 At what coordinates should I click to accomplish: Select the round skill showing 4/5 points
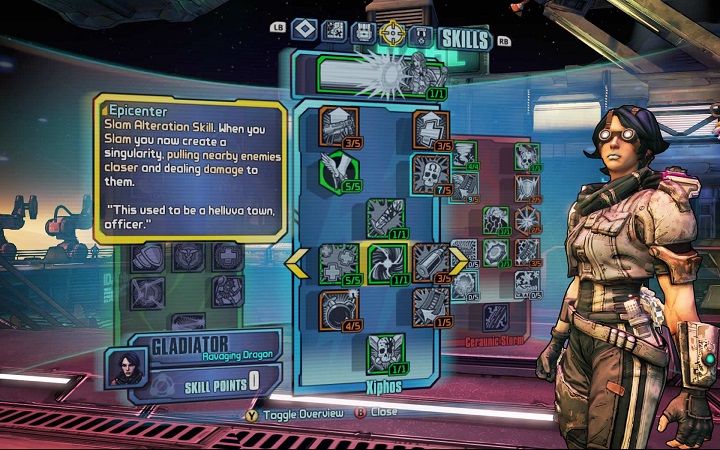pyautogui.click(x=336, y=306)
